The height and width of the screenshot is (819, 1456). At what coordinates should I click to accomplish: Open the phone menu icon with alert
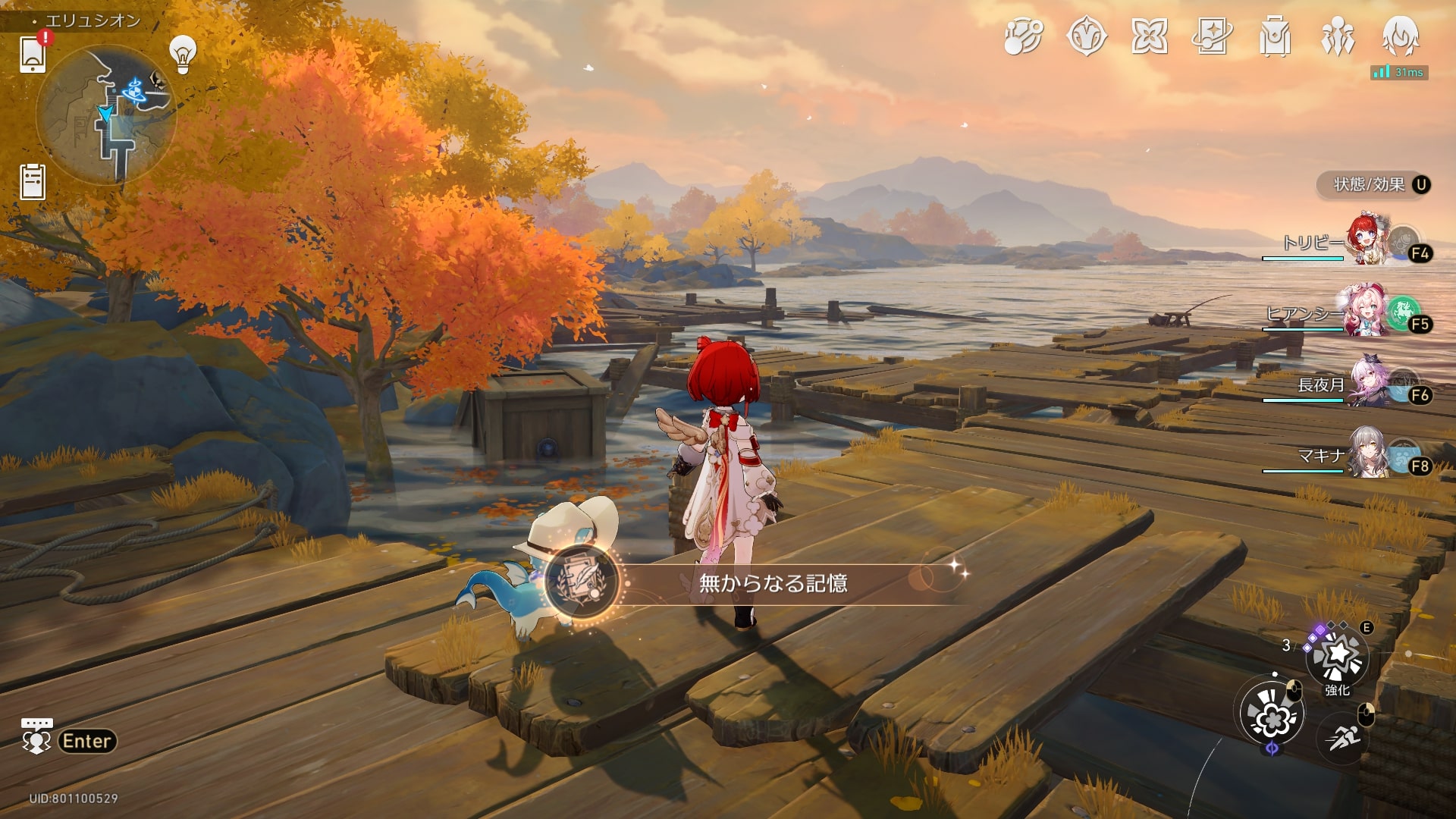33,54
